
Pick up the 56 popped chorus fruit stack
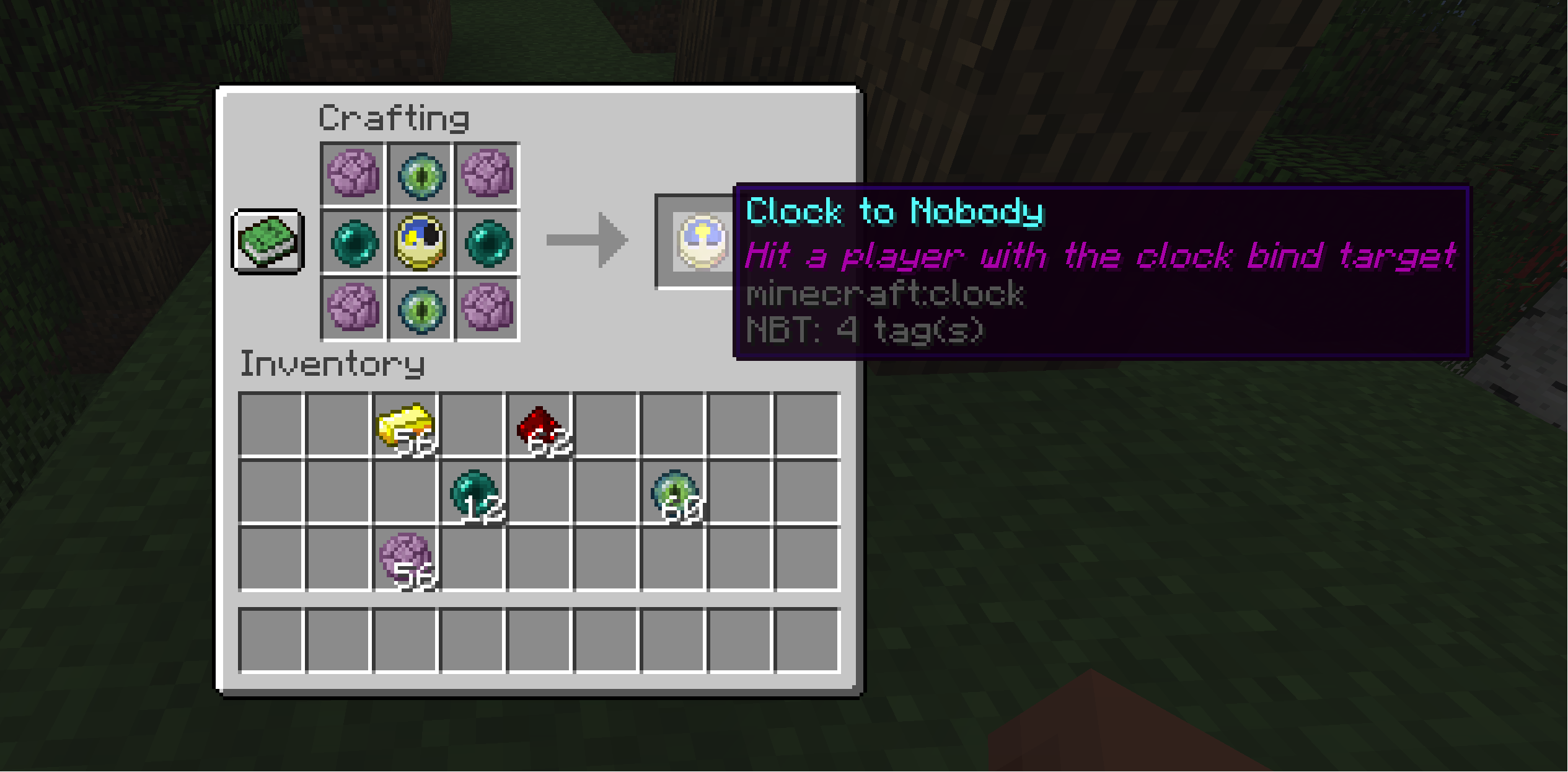click(x=406, y=559)
